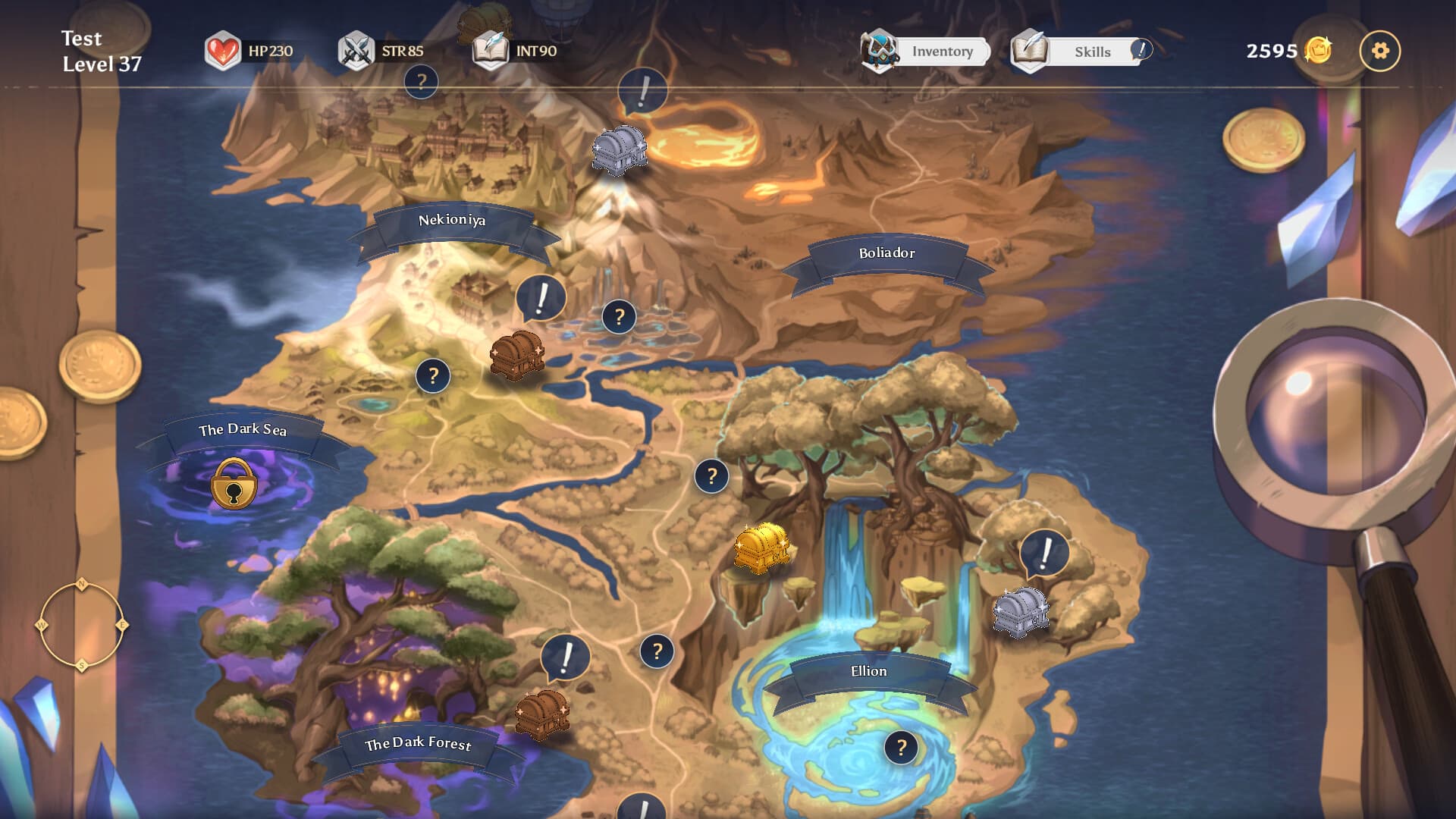Click the exclamation marker below Nekioniya banner
The image size is (1456, 819).
coord(541,297)
